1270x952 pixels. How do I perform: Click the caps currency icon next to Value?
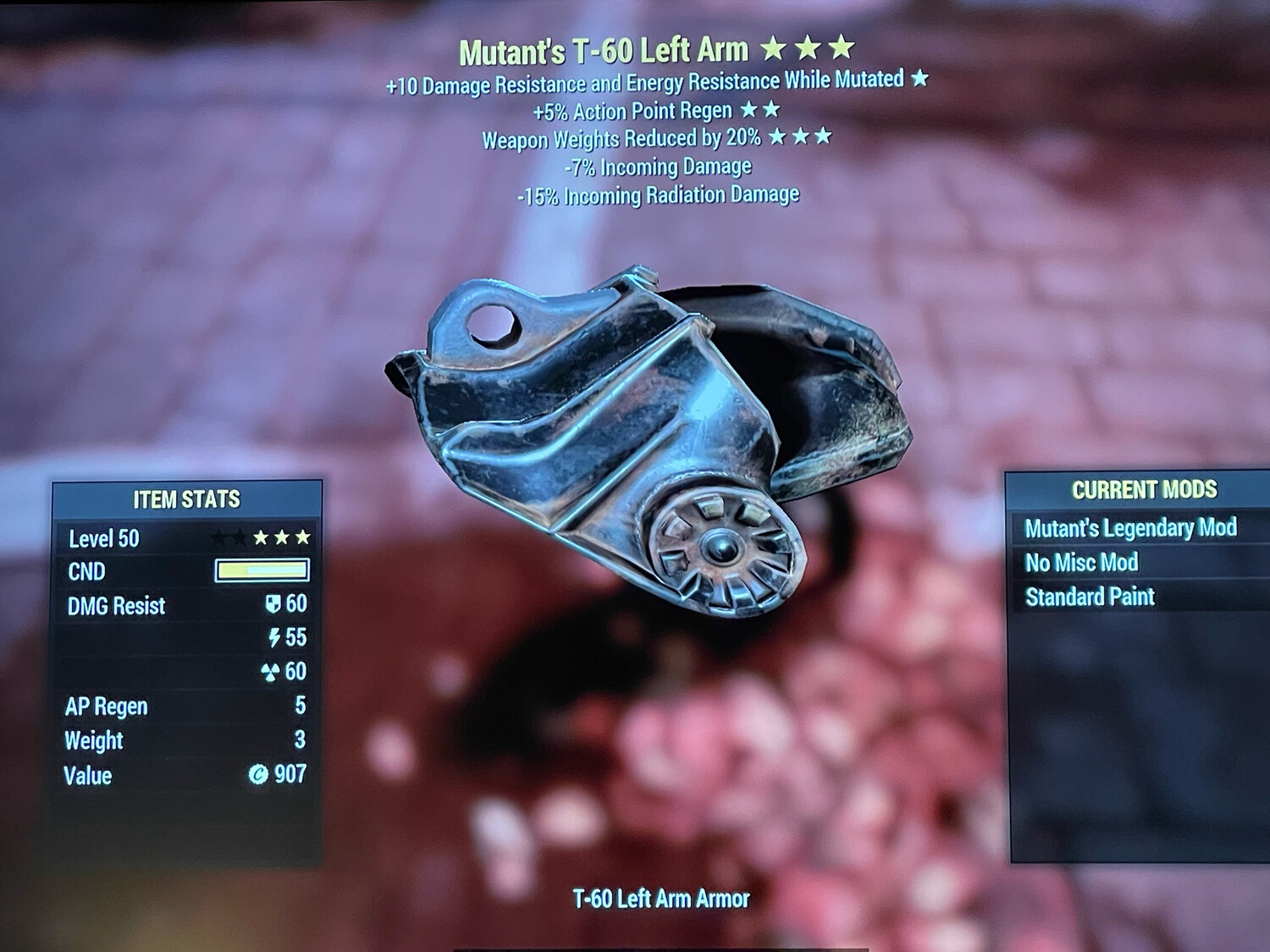[258, 773]
